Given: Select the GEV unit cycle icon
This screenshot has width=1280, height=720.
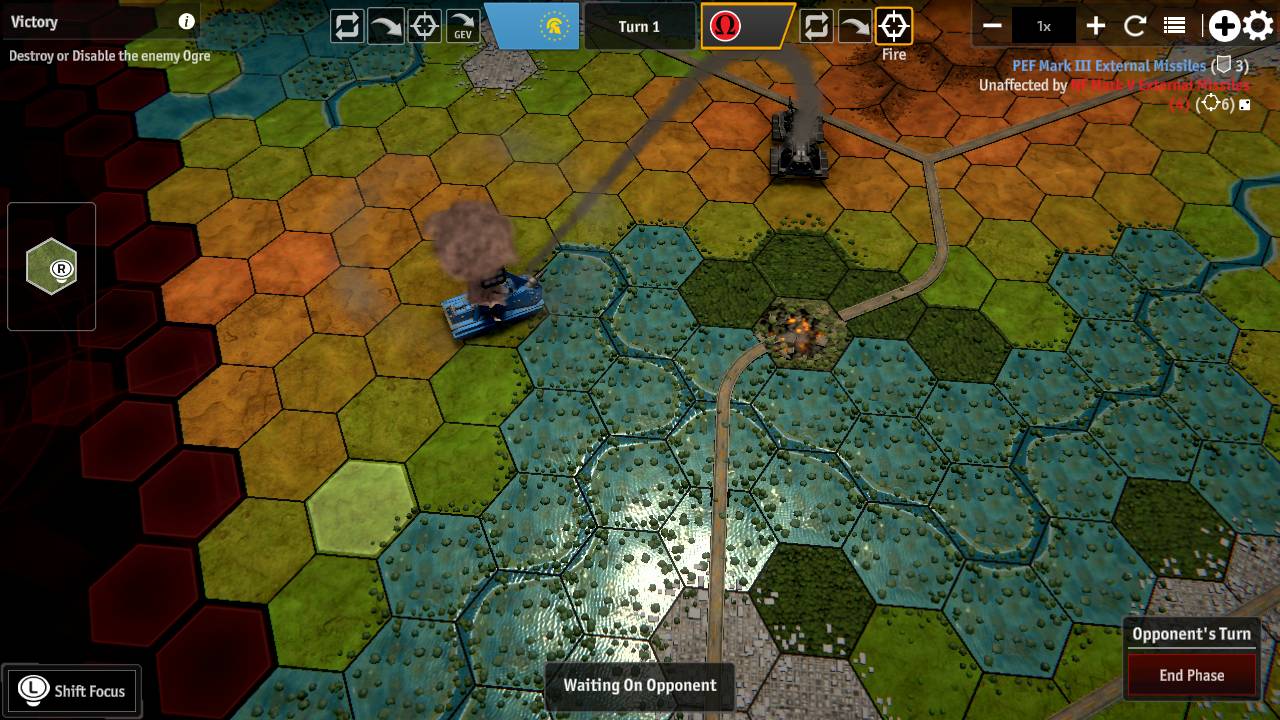Looking at the screenshot, I should click(461, 25).
